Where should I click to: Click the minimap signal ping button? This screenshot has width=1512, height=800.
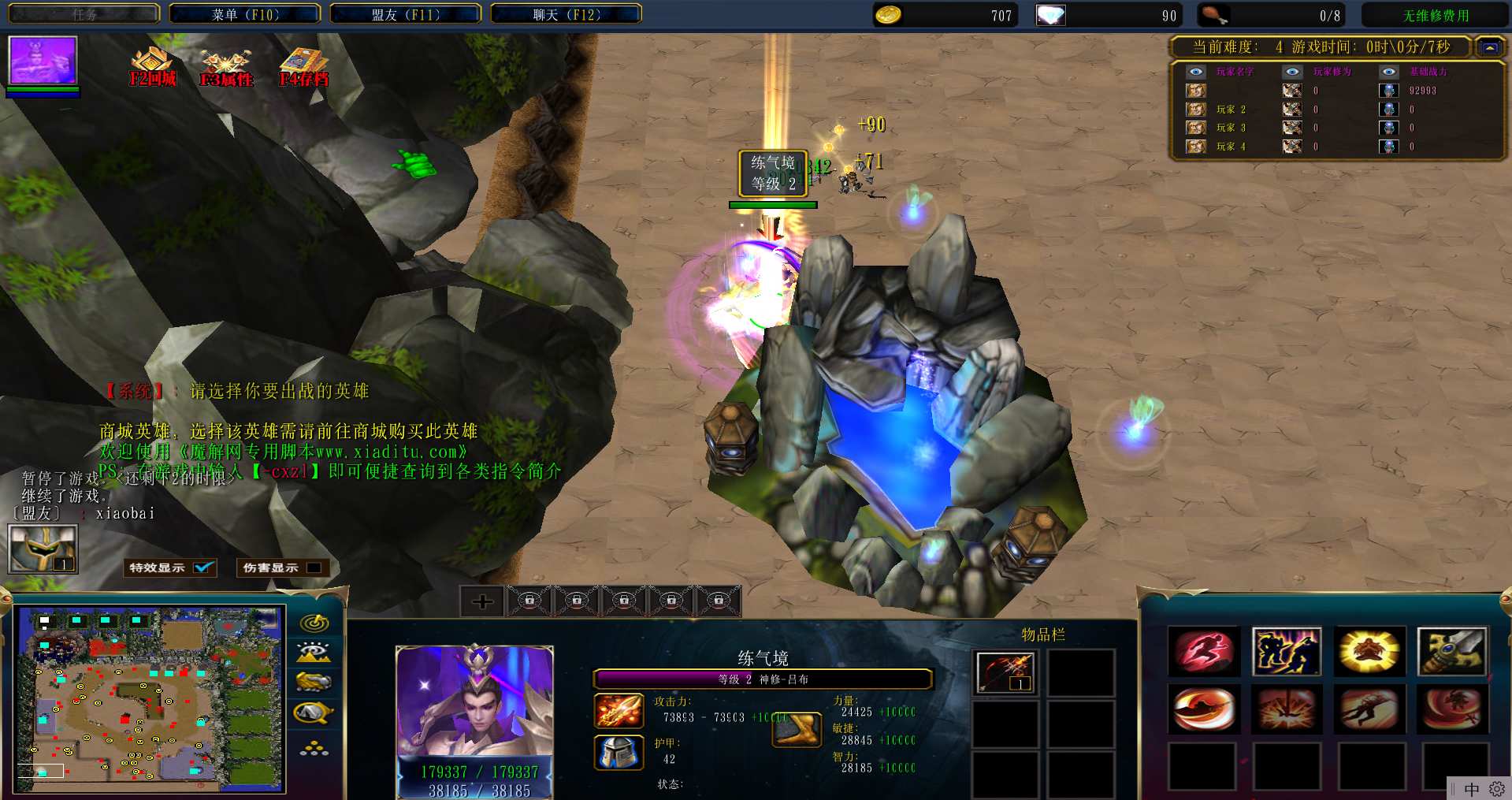click(x=314, y=623)
